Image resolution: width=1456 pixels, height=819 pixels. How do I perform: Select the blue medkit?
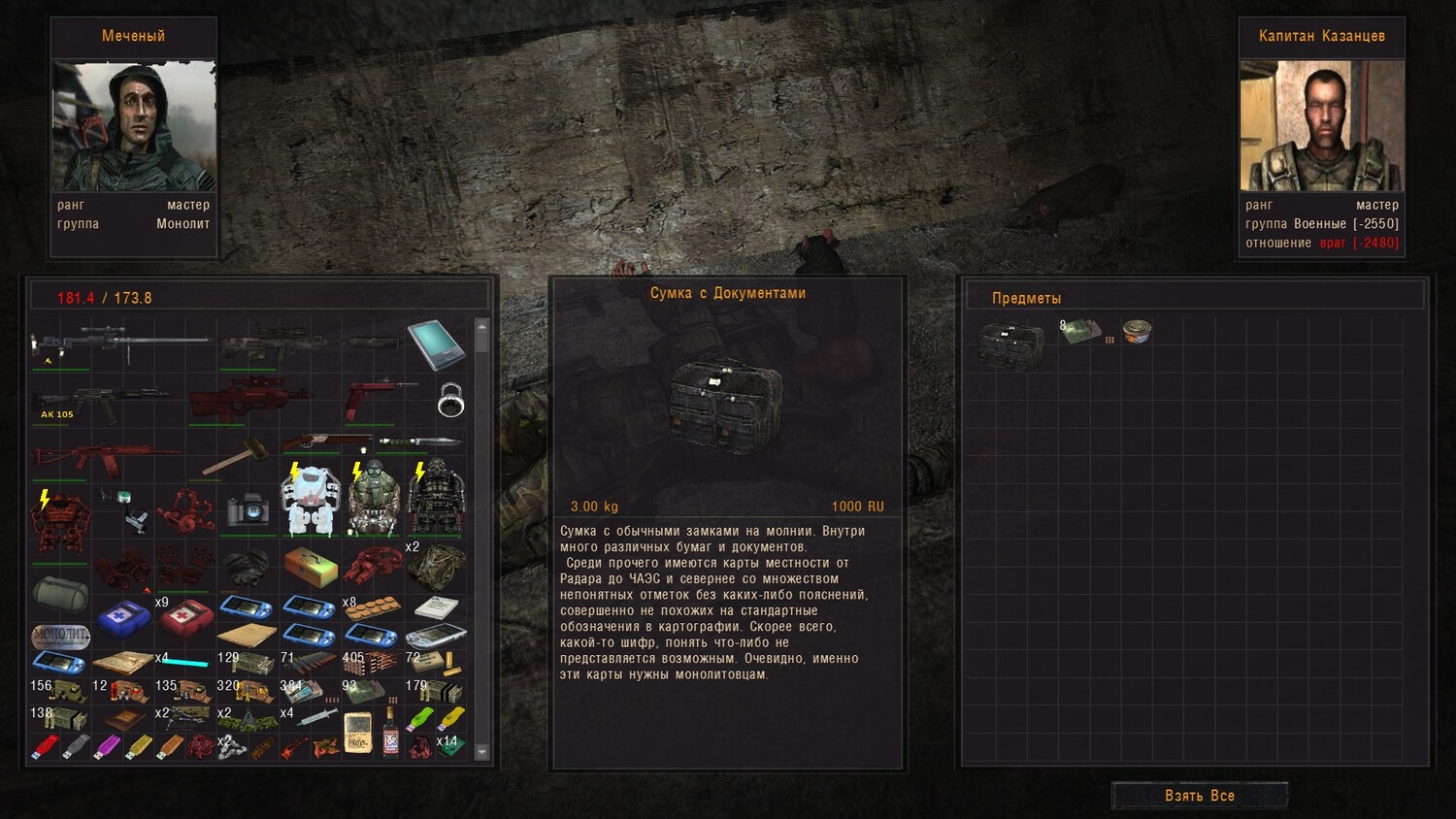(x=123, y=617)
